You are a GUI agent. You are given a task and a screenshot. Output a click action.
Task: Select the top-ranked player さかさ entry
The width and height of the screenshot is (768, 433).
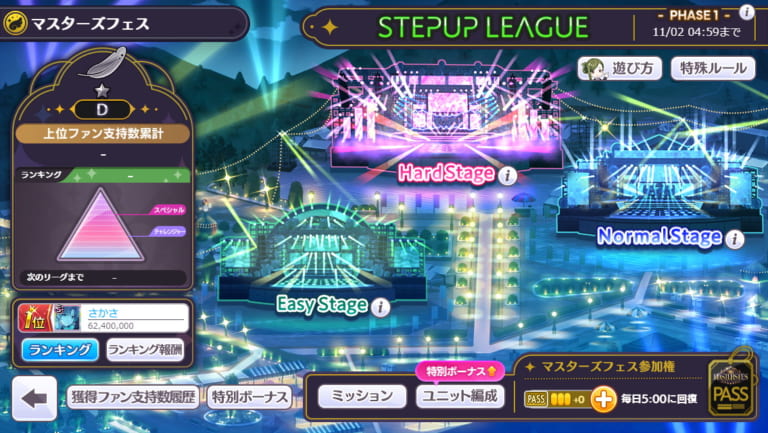click(100, 318)
